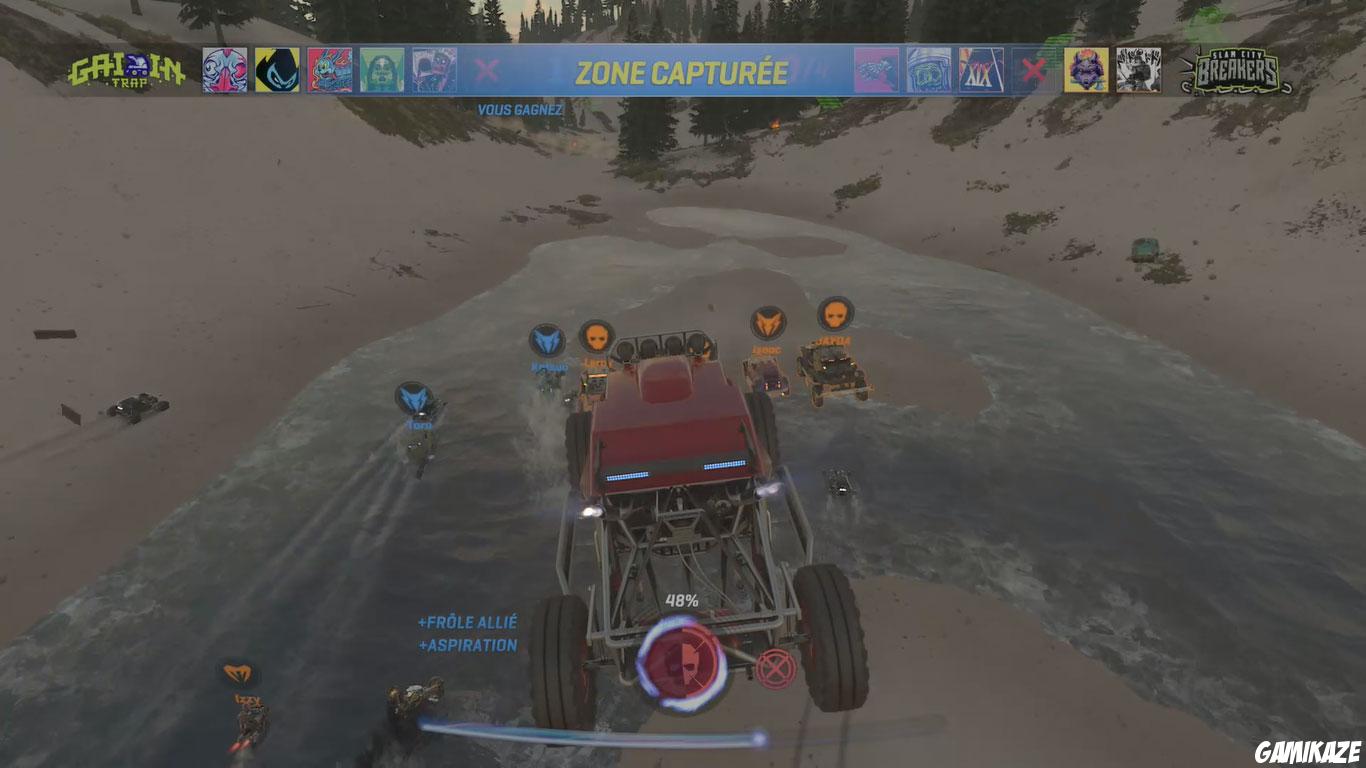Select the GAIDIN TRAP team logo

pyautogui.click(x=128, y=70)
